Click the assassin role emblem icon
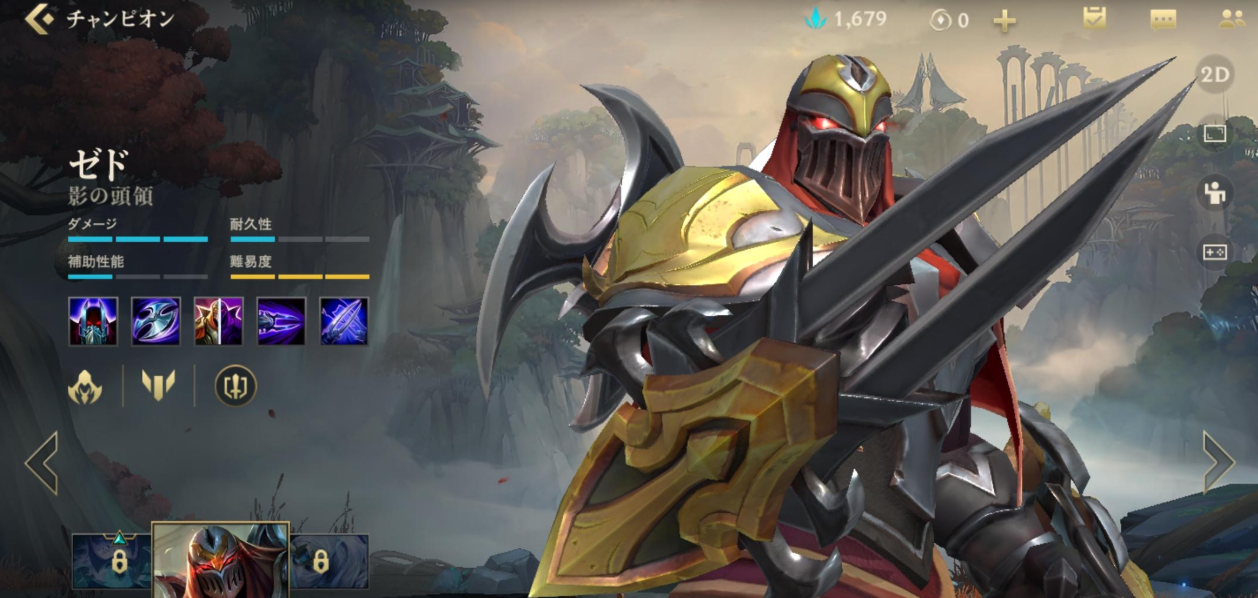 pyautogui.click(x=85, y=385)
